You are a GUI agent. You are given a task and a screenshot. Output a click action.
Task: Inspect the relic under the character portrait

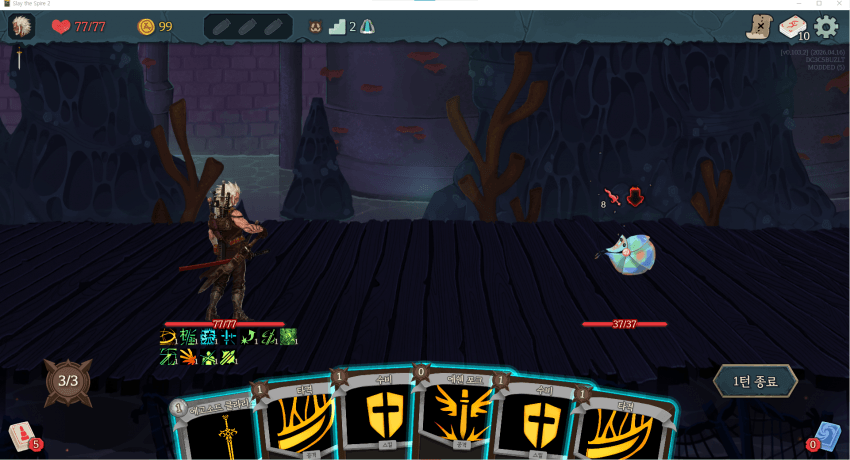(x=17, y=60)
